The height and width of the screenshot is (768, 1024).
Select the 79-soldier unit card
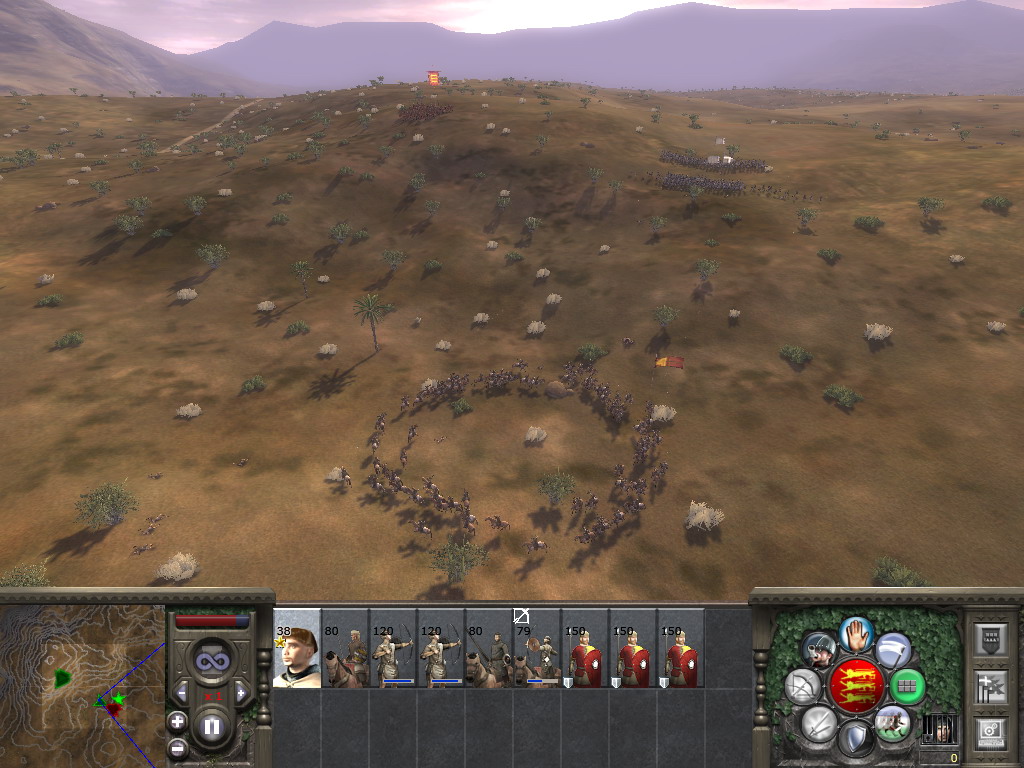pyautogui.click(x=538, y=648)
